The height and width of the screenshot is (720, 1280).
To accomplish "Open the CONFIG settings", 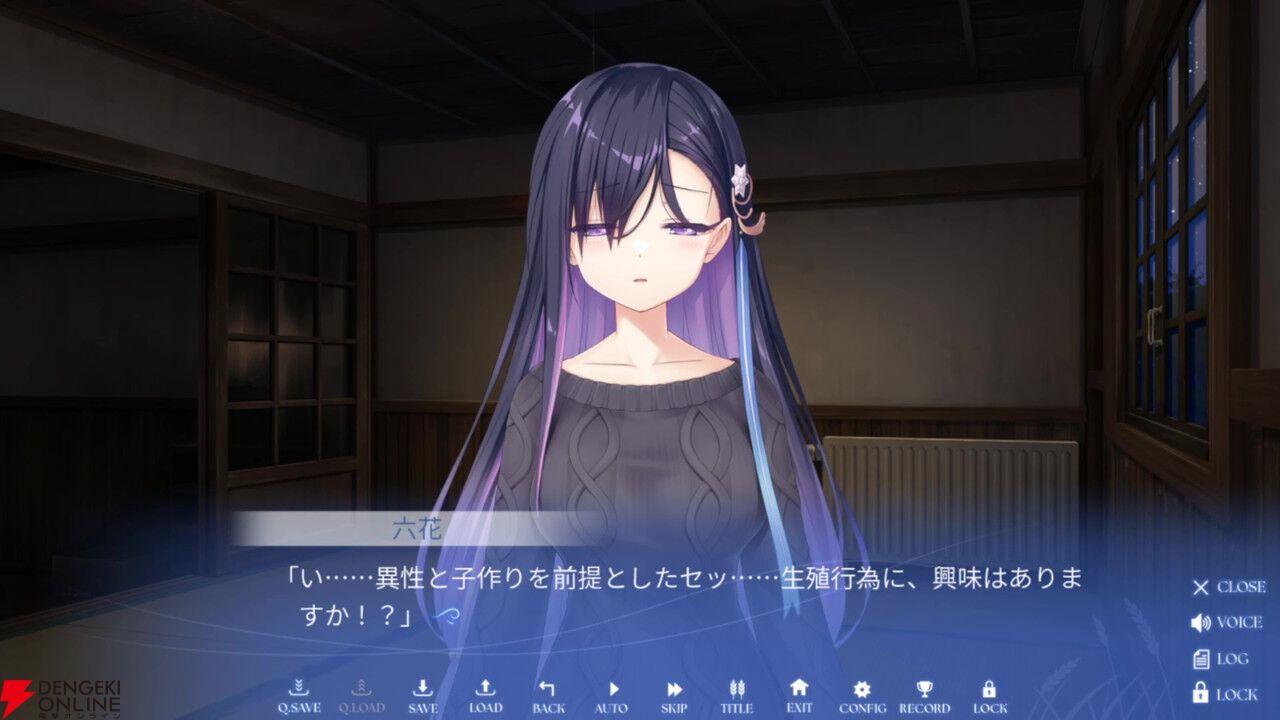I will click(863, 693).
